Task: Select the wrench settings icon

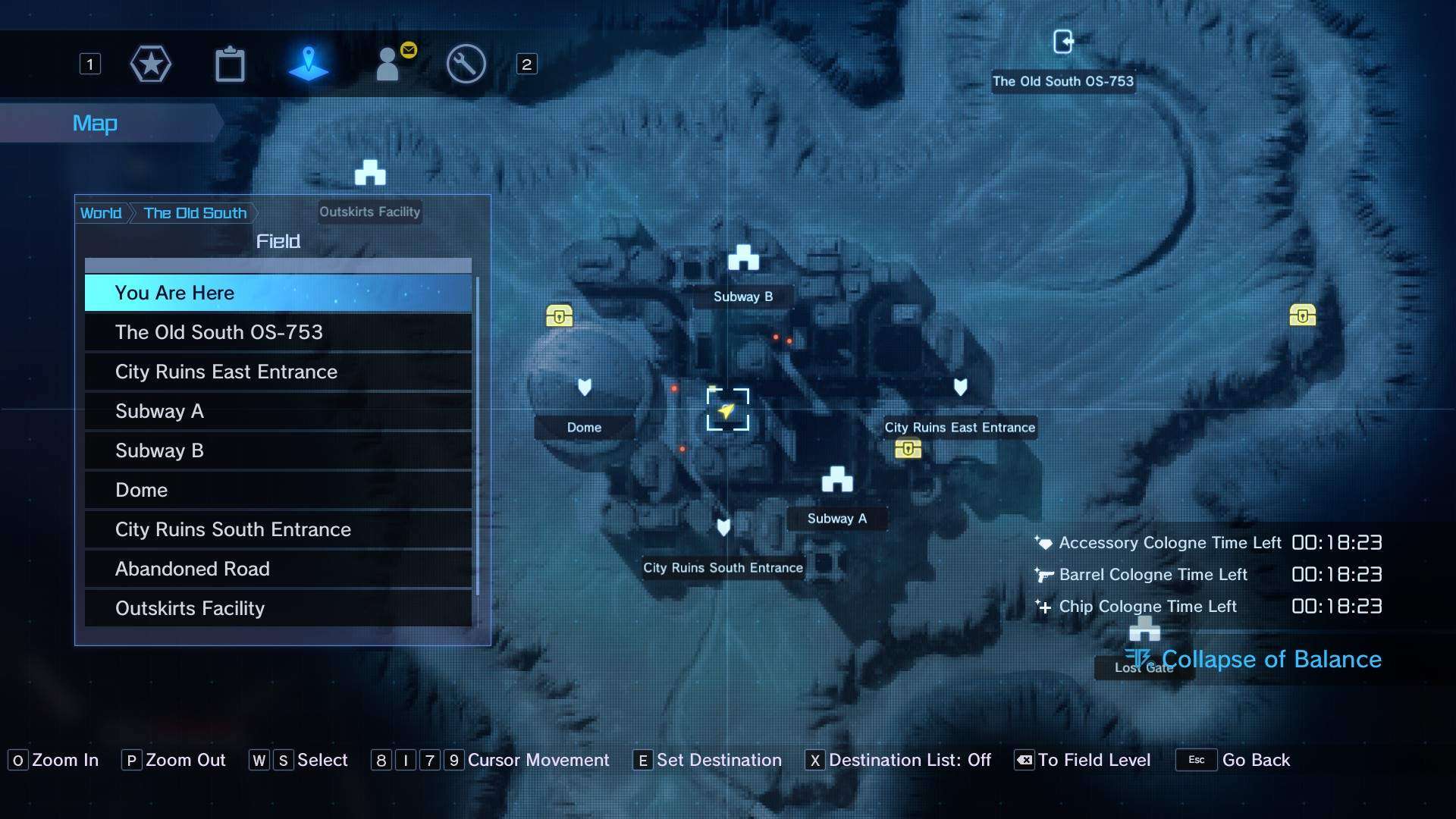Action: 466,64
